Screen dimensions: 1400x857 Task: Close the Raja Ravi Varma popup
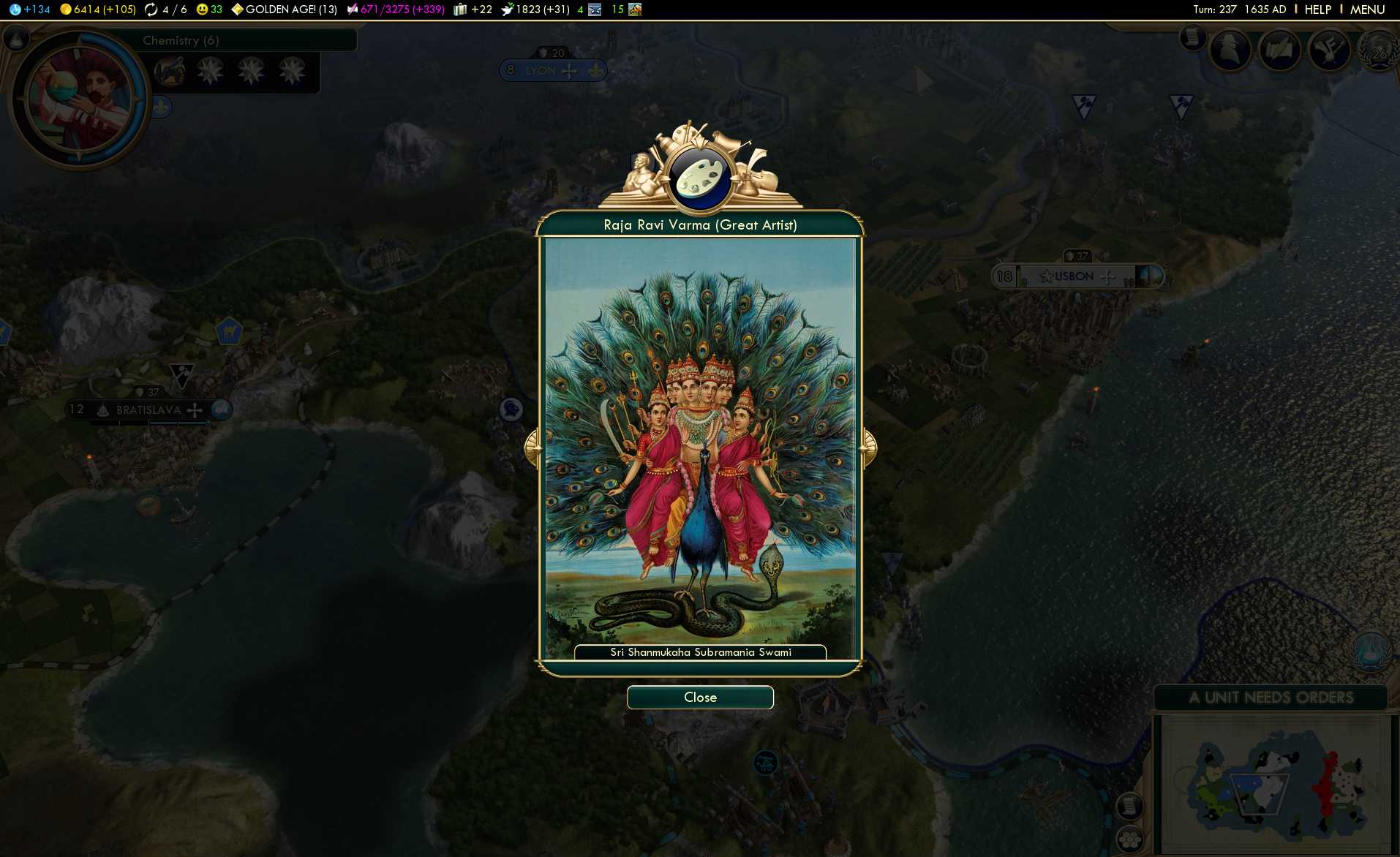[699, 697]
